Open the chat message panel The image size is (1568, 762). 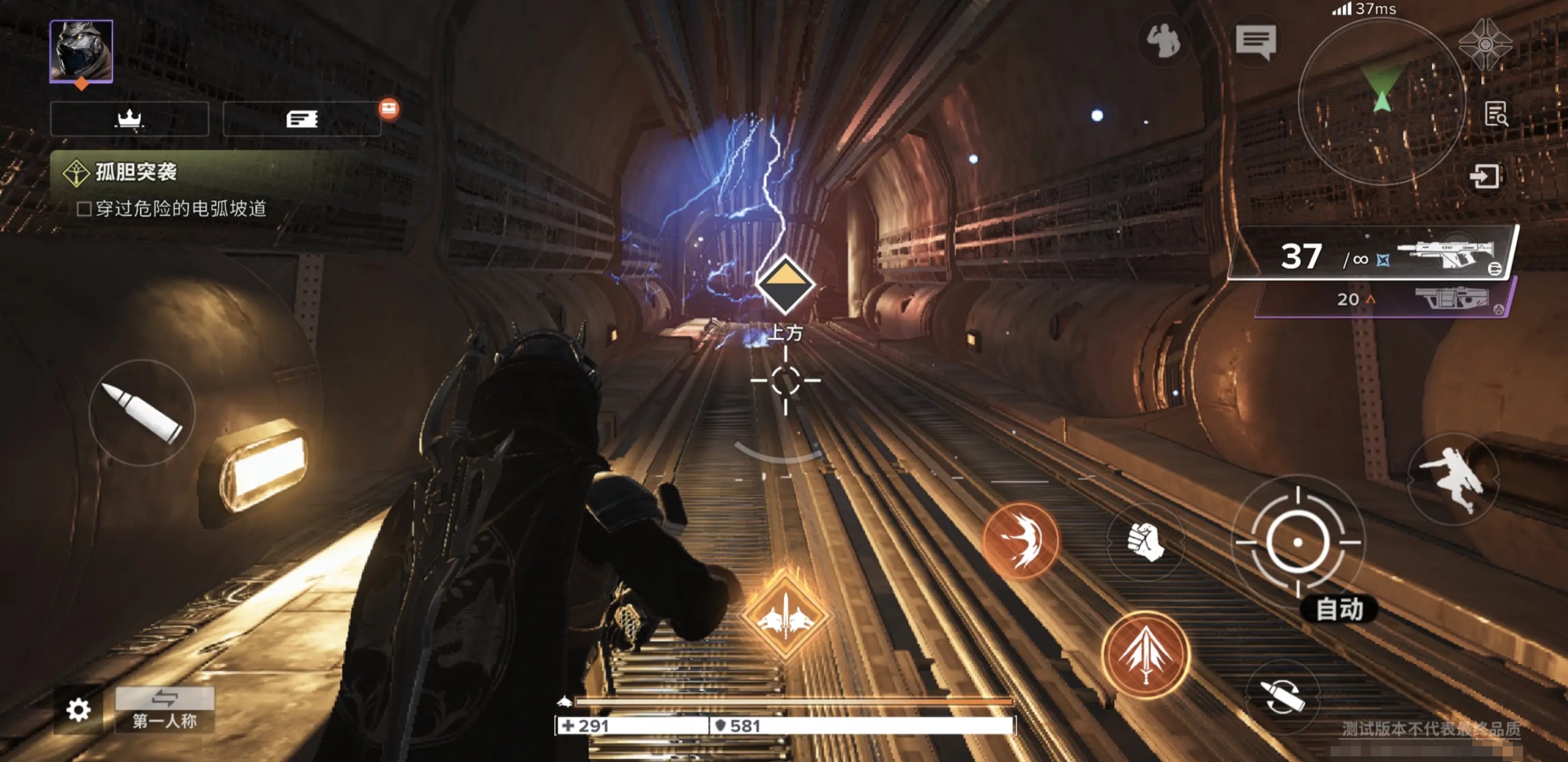point(1255,42)
